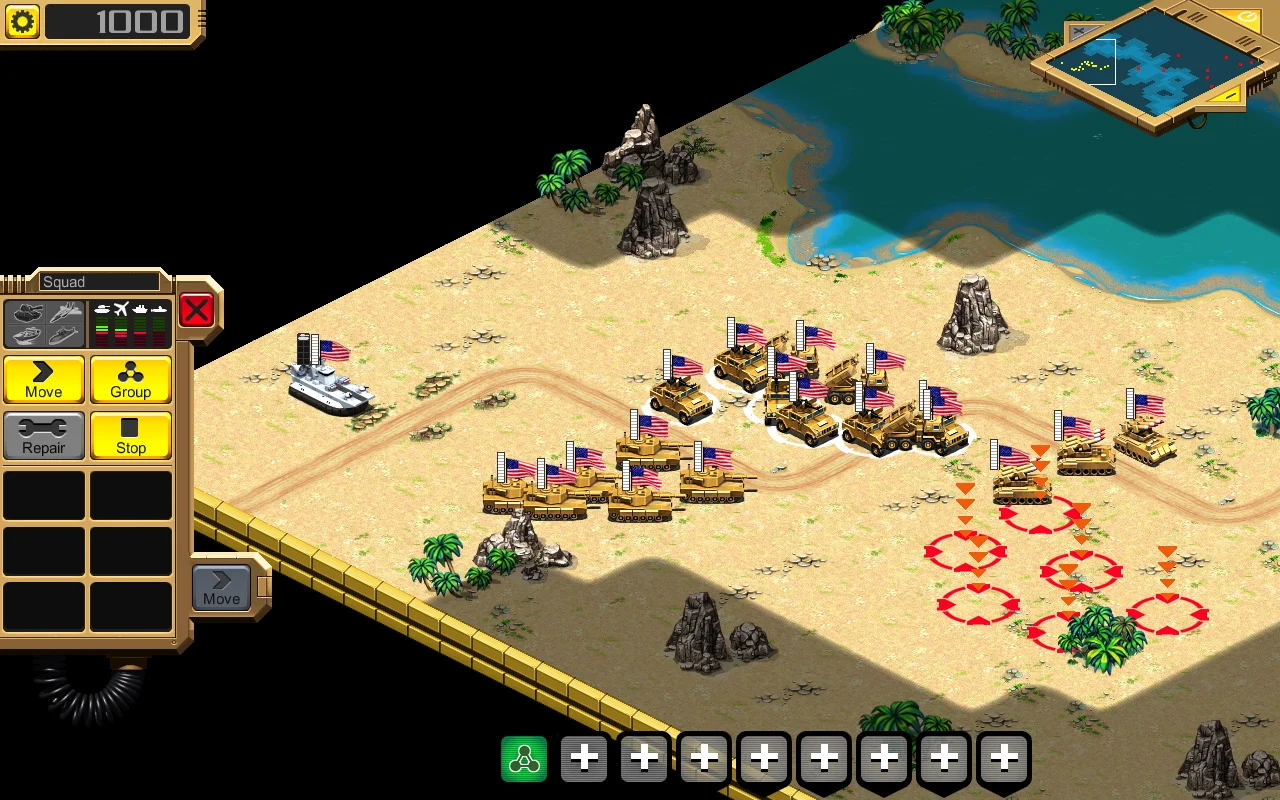Click inside the Squad name text field
This screenshot has height=800, width=1280.
(100, 281)
